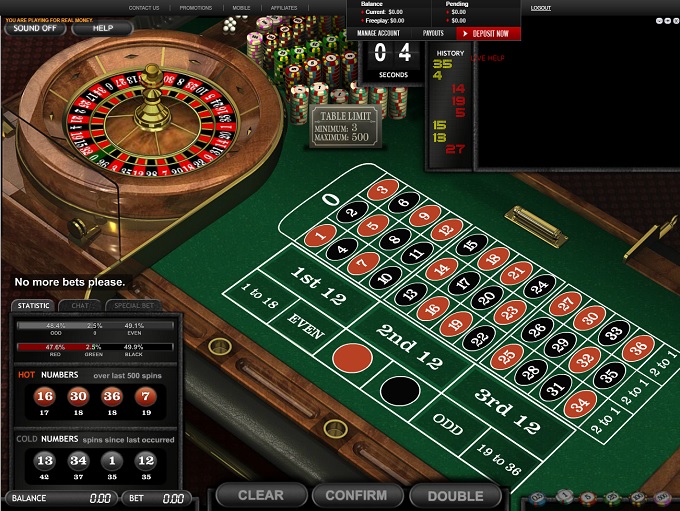Select the Statistic tab
Viewport: 680px width, 511px height.
tap(34, 305)
